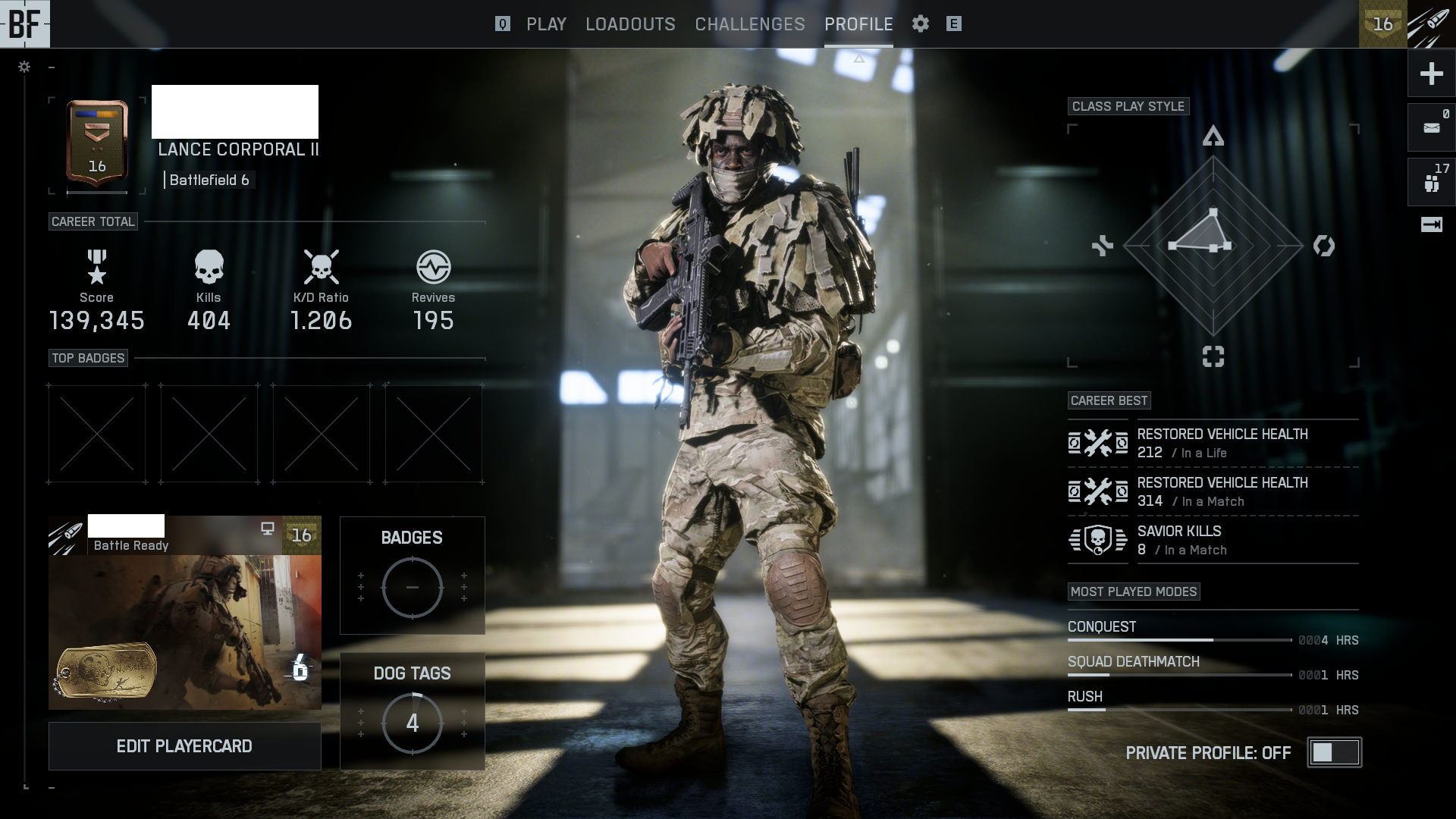
Task: Choose the Savior Kills career best row
Action: 1213,540
